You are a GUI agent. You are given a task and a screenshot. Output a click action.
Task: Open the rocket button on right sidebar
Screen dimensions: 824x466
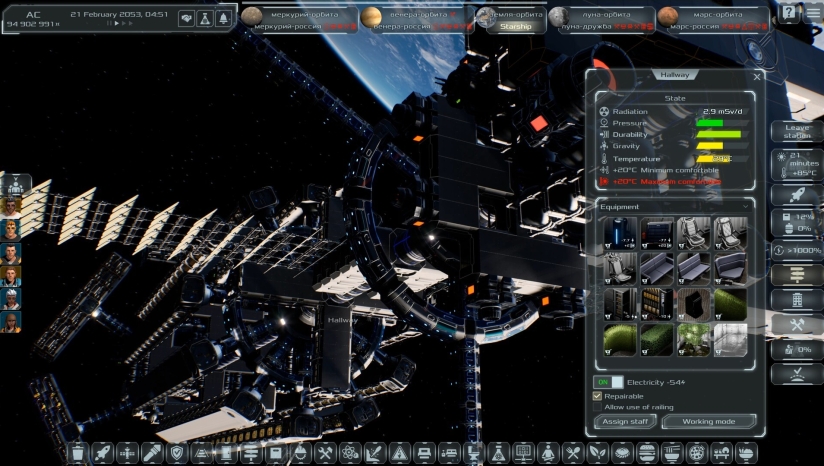coord(797,195)
